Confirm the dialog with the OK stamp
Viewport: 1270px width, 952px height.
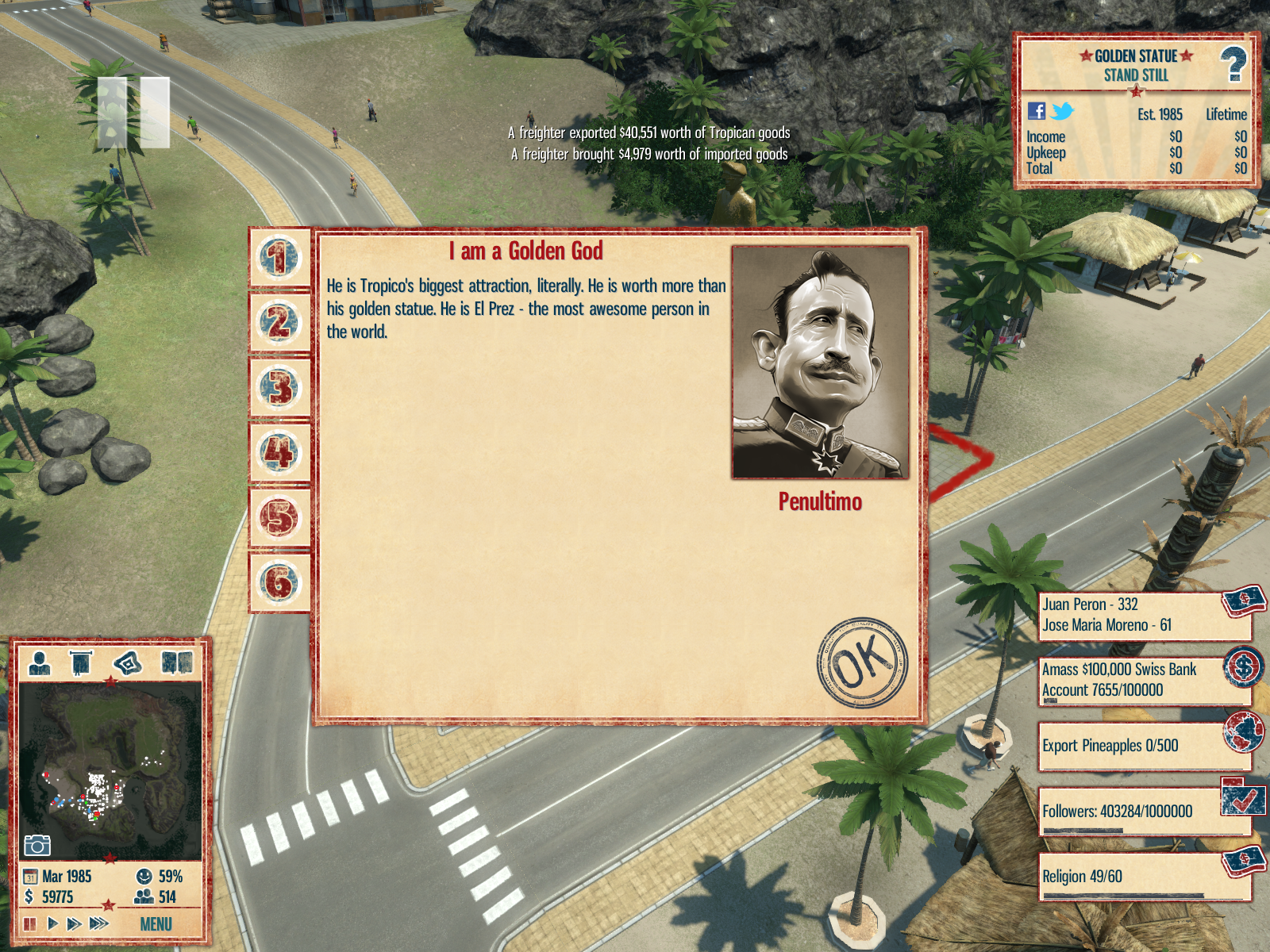point(863,662)
